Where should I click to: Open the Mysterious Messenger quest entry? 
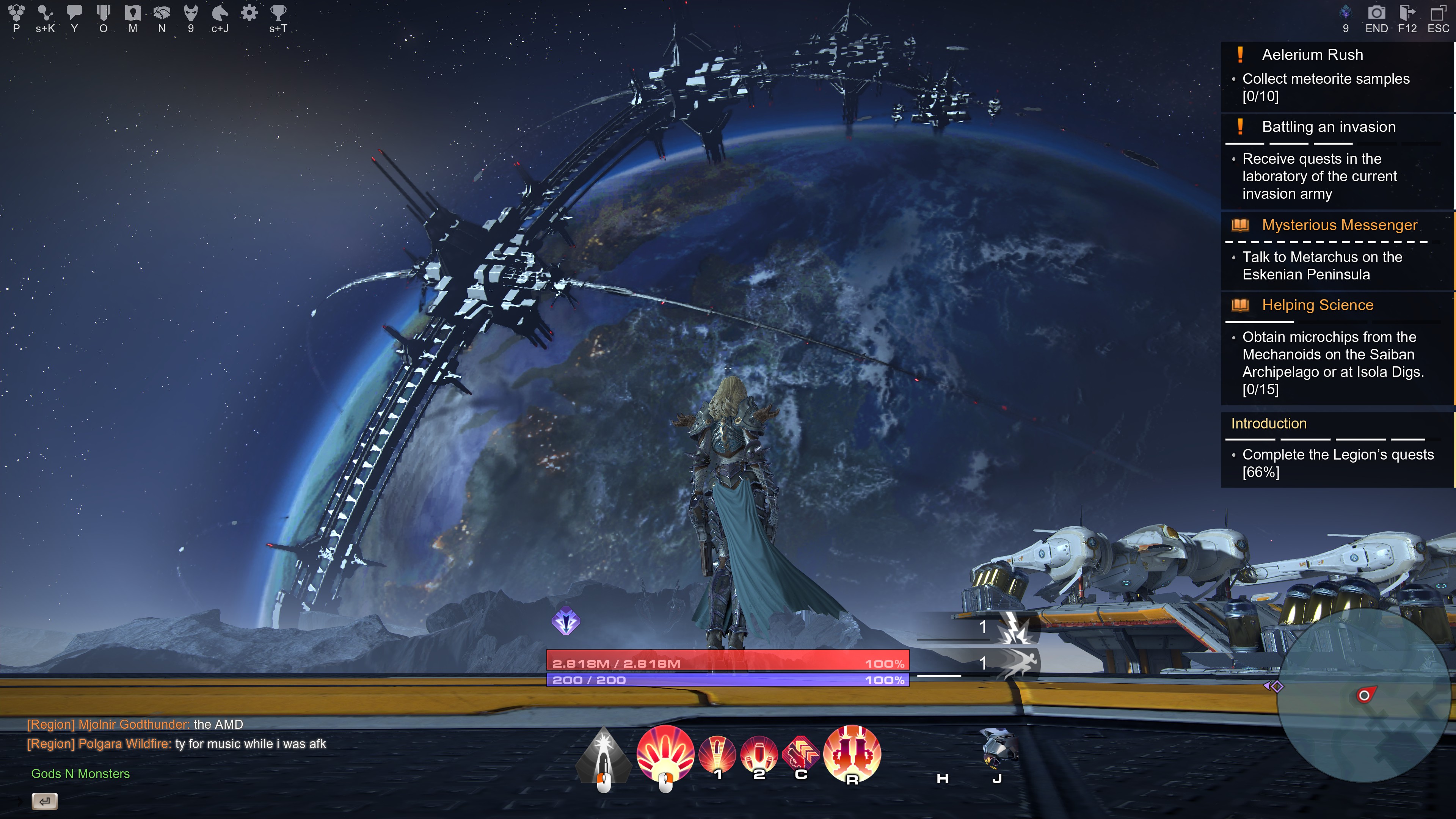point(1339,225)
